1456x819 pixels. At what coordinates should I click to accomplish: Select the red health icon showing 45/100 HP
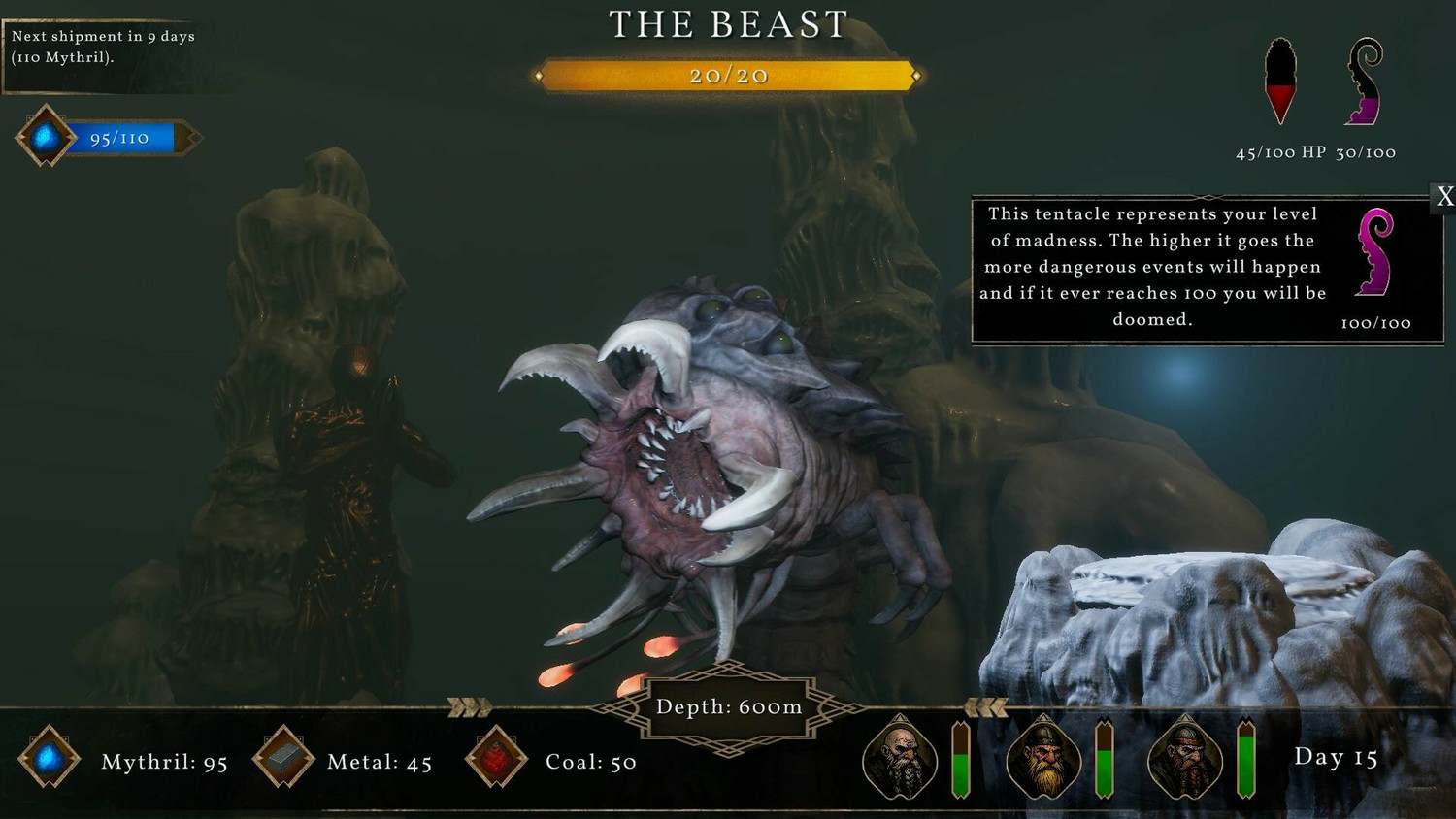(x=1280, y=83)
